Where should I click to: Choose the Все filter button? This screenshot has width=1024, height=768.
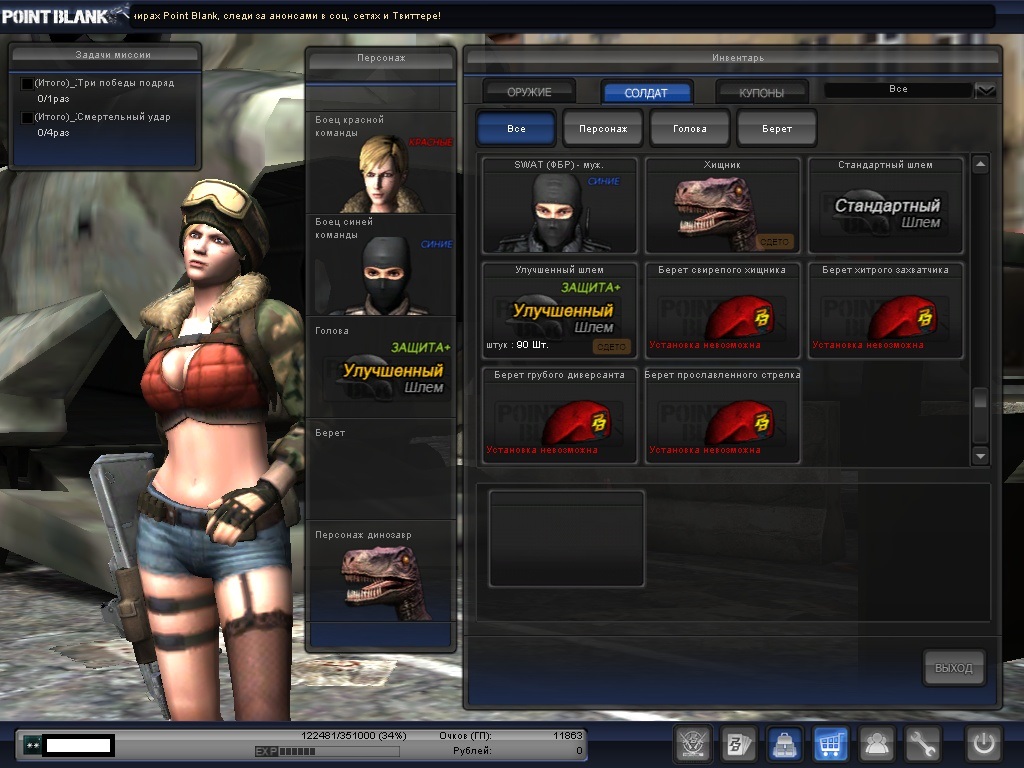pyautogui.click(x=516, y=129)
